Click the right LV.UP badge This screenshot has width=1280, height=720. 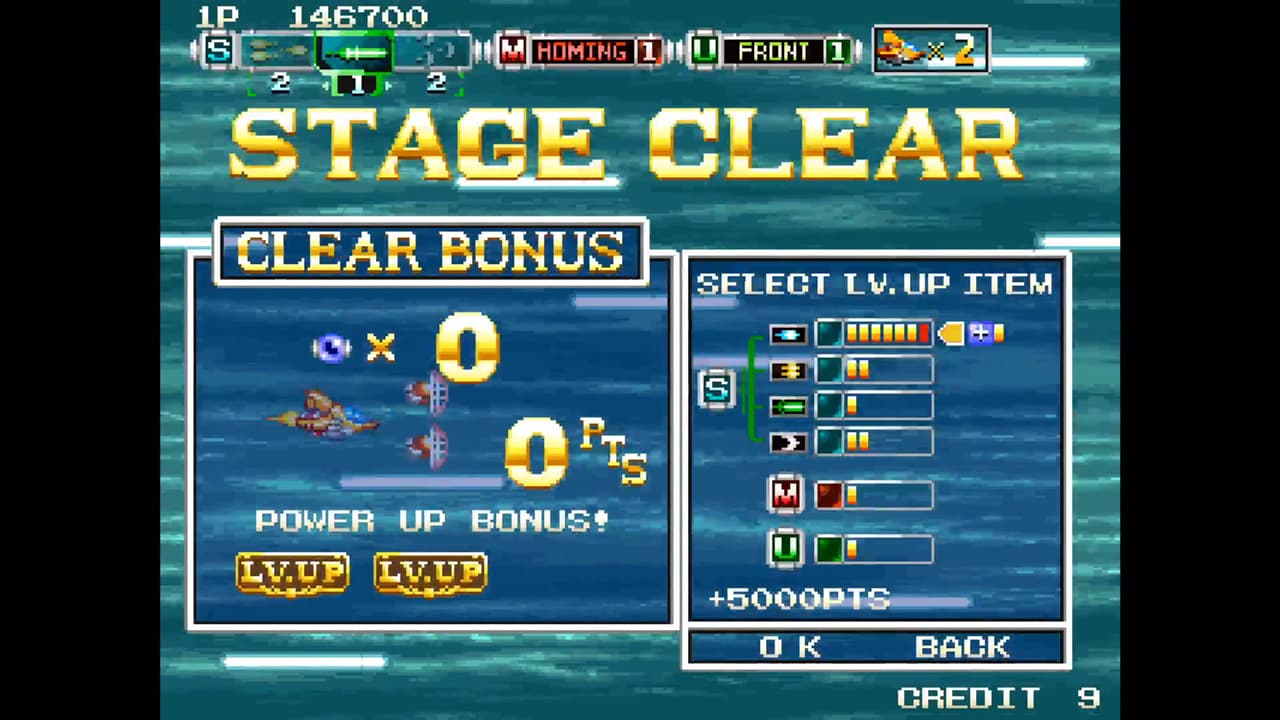pos(429,573)
